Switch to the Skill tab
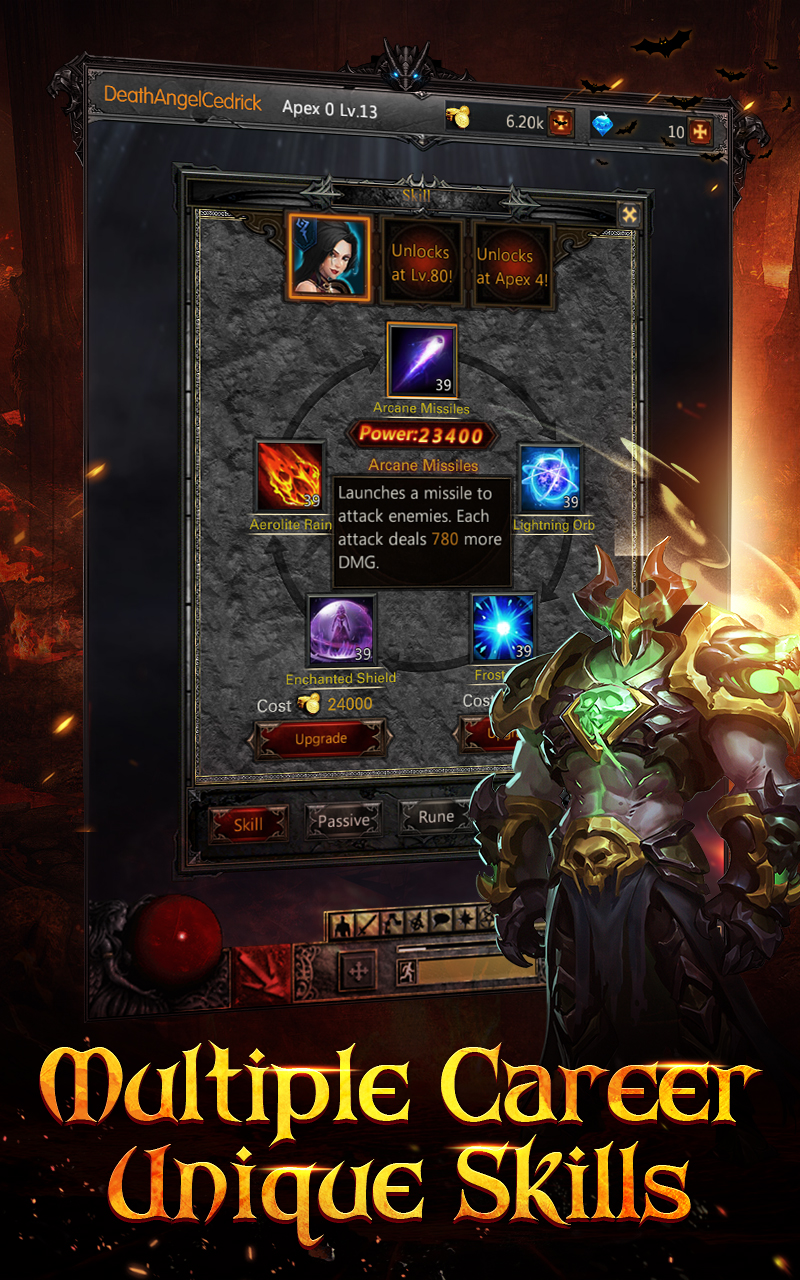Screen dimensions: 800x1280 [x=249, y=824]
